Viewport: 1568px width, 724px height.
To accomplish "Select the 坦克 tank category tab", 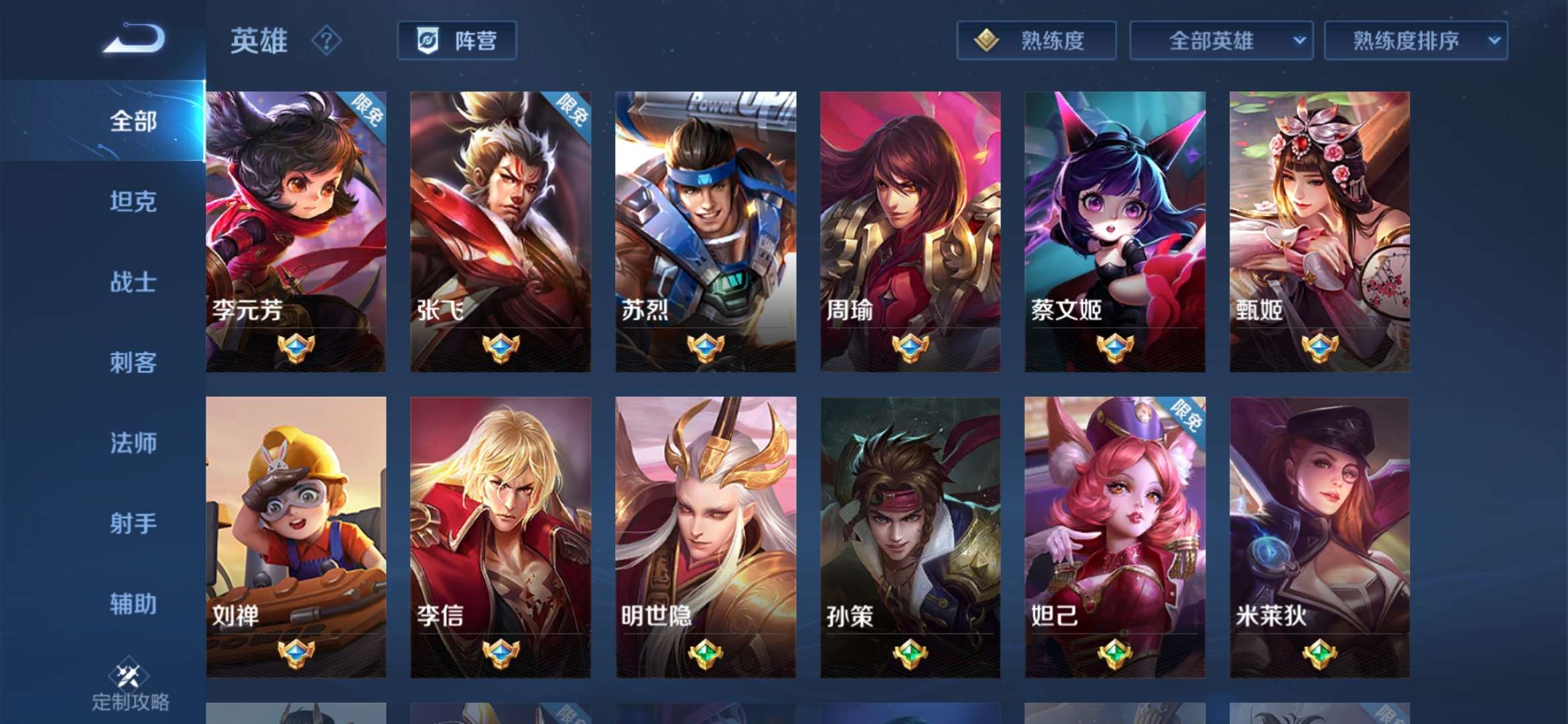I will click(134, 202).
